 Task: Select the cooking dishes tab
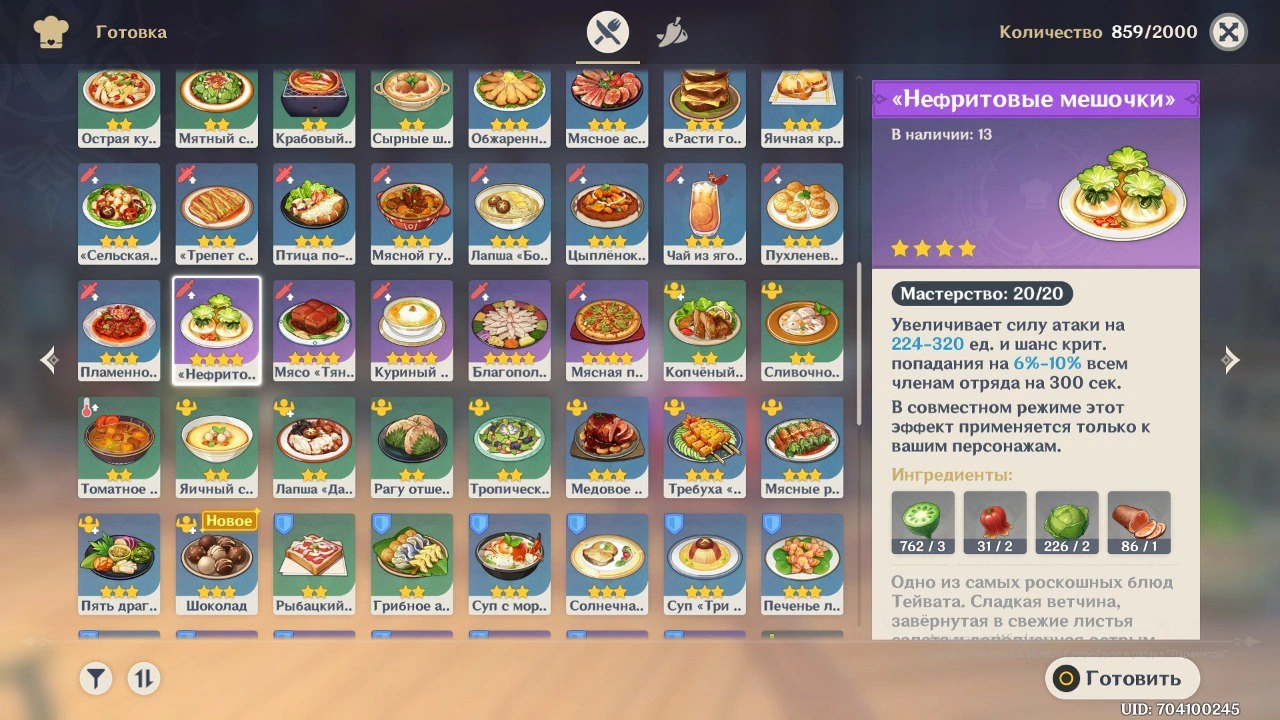click(x=608, y=34)
